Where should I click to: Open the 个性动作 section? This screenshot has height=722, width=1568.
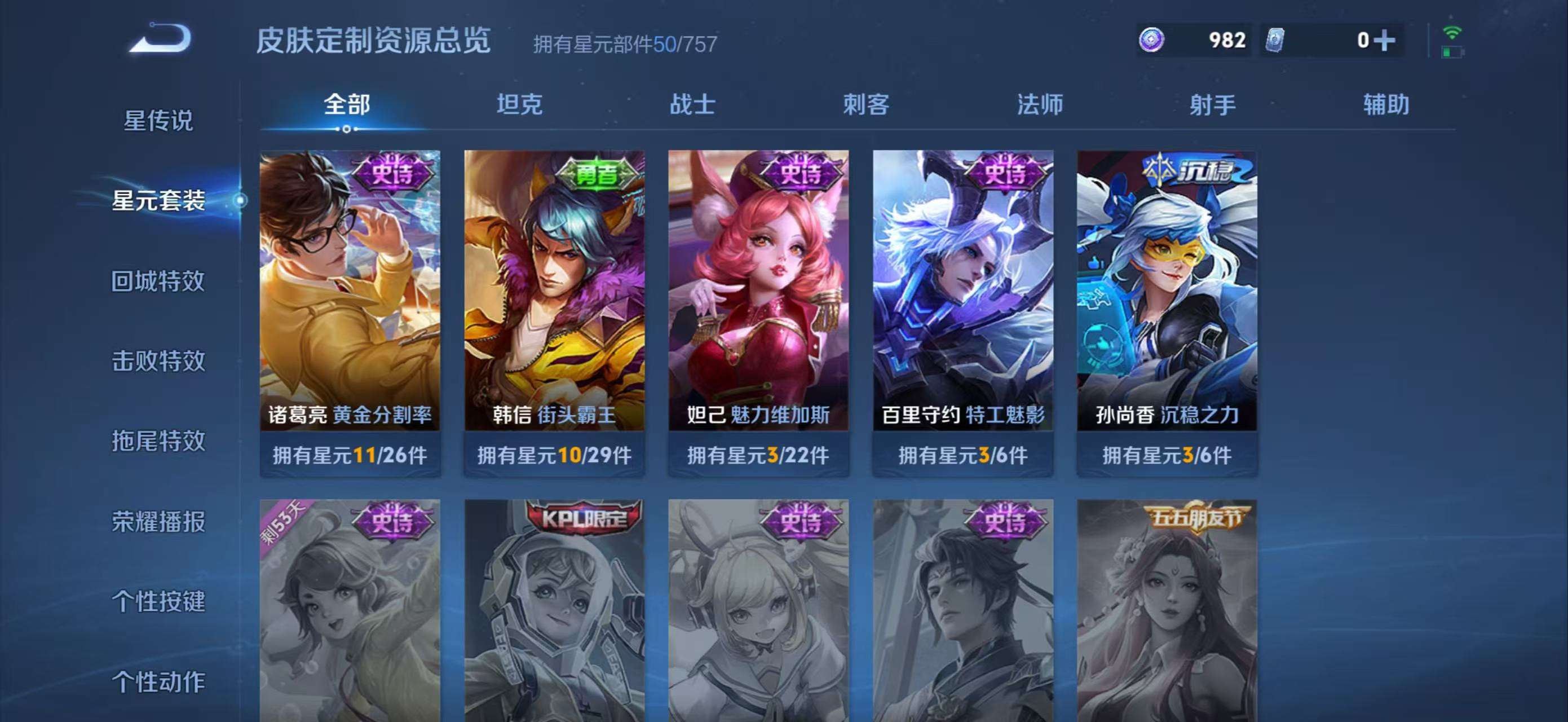[160, 681]
